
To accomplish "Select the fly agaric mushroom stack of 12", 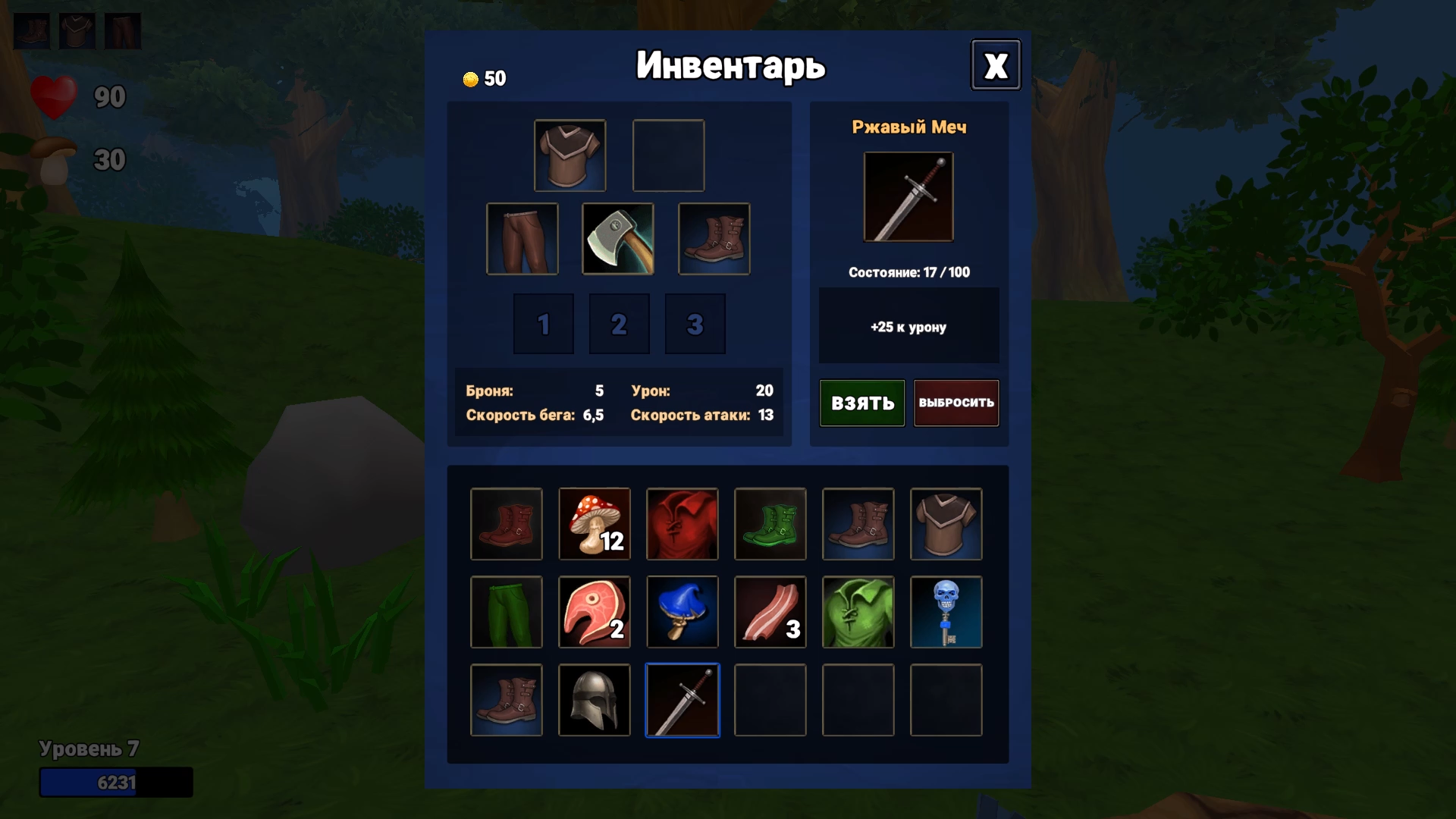I will point(595,524).
